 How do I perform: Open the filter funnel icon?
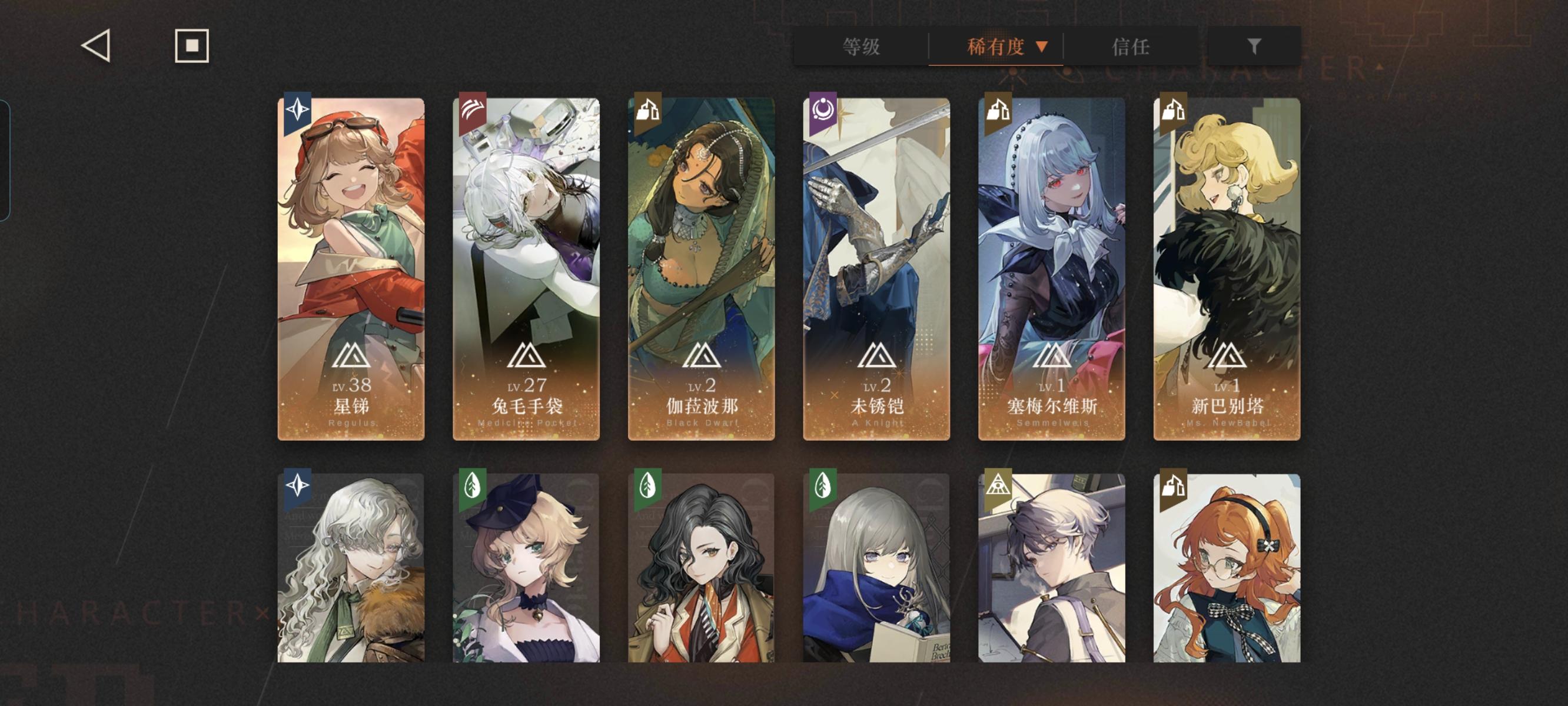1254,47
